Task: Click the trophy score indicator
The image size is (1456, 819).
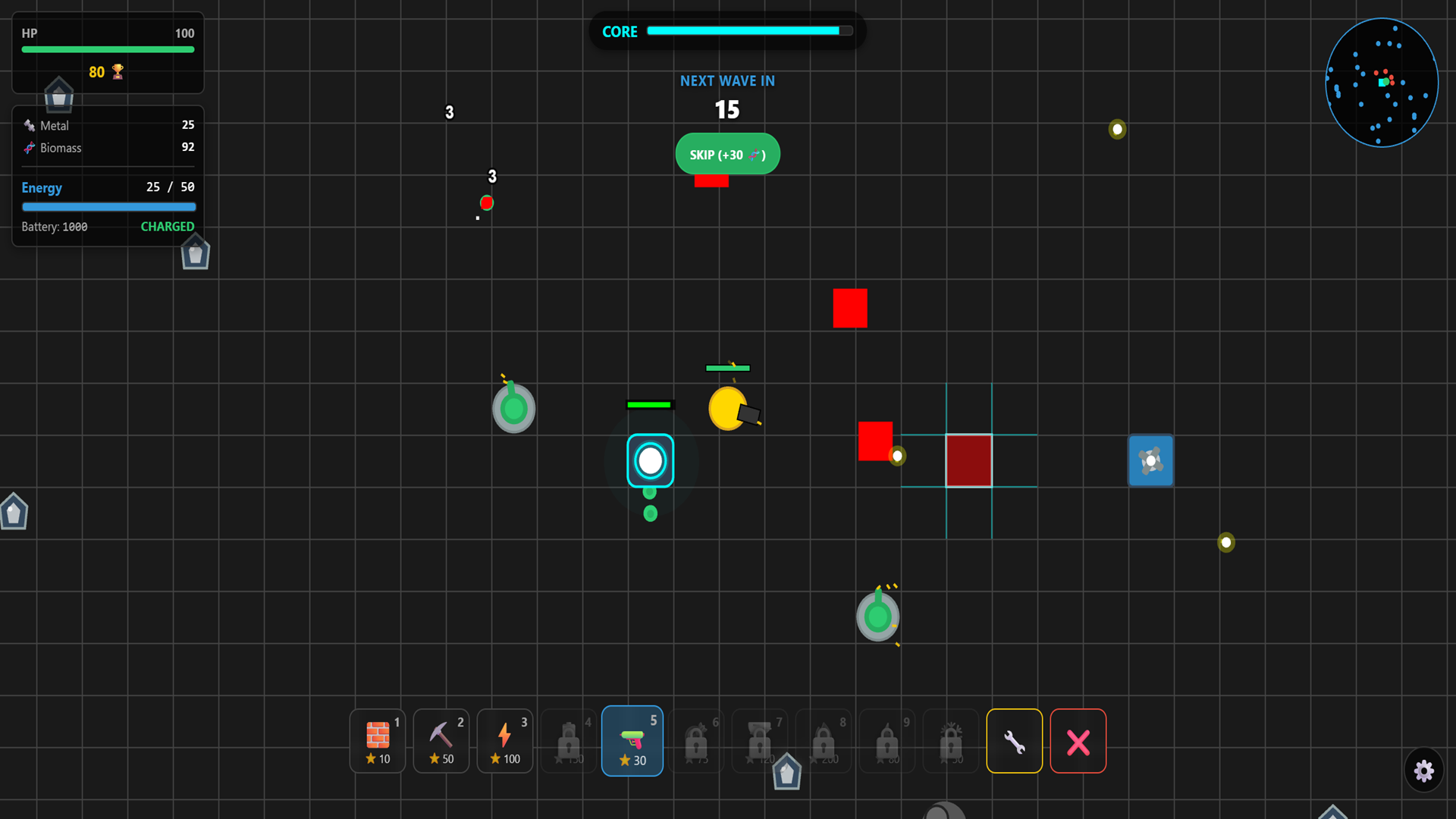Action: pyautogui.click(x=106, y=72)
